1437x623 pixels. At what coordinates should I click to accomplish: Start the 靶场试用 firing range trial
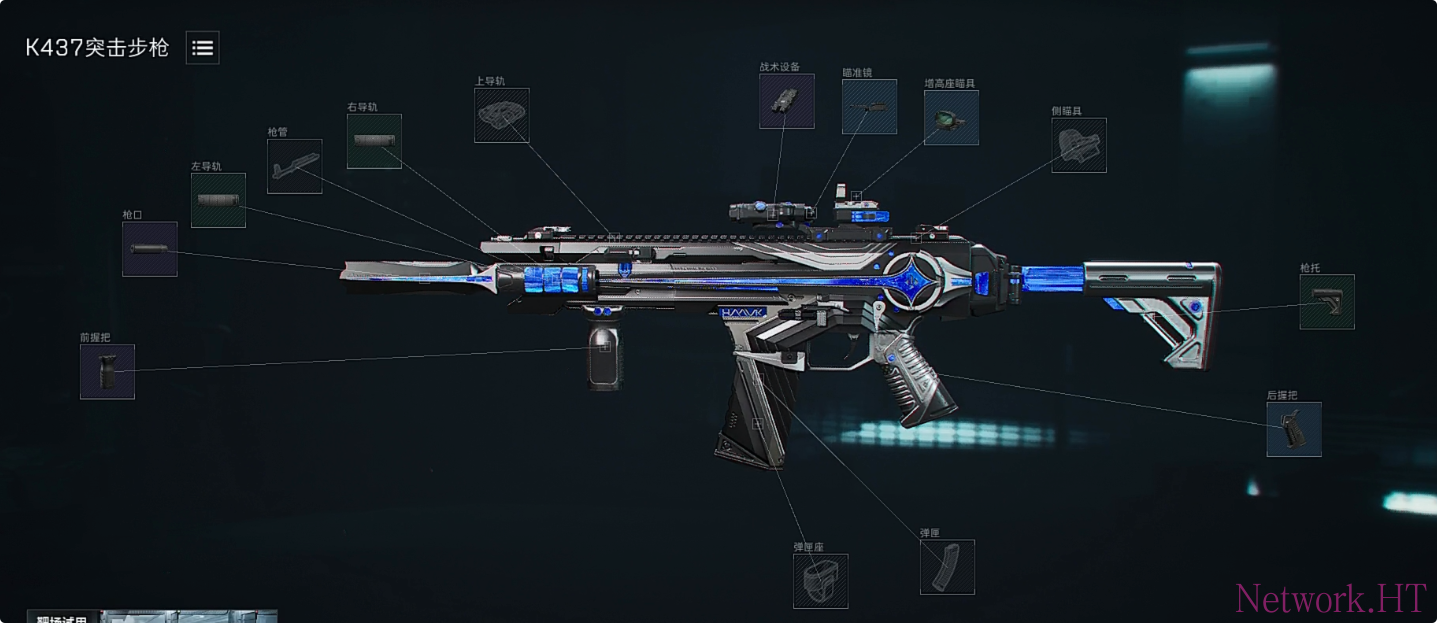pyautogui.click(x=64, y=617)
